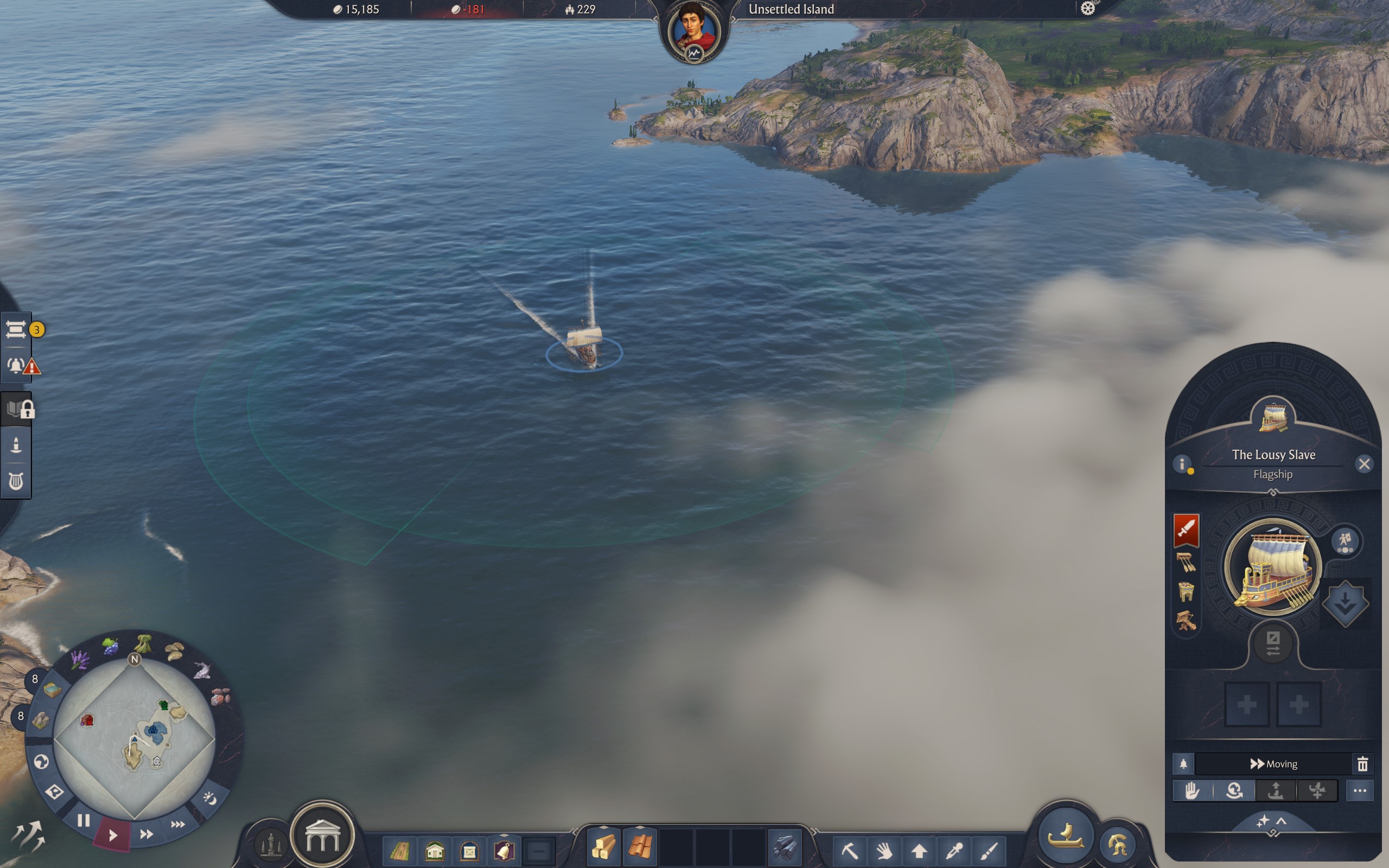
Task: Set game speed to triple fast-forward
Action: click(177, 825)
